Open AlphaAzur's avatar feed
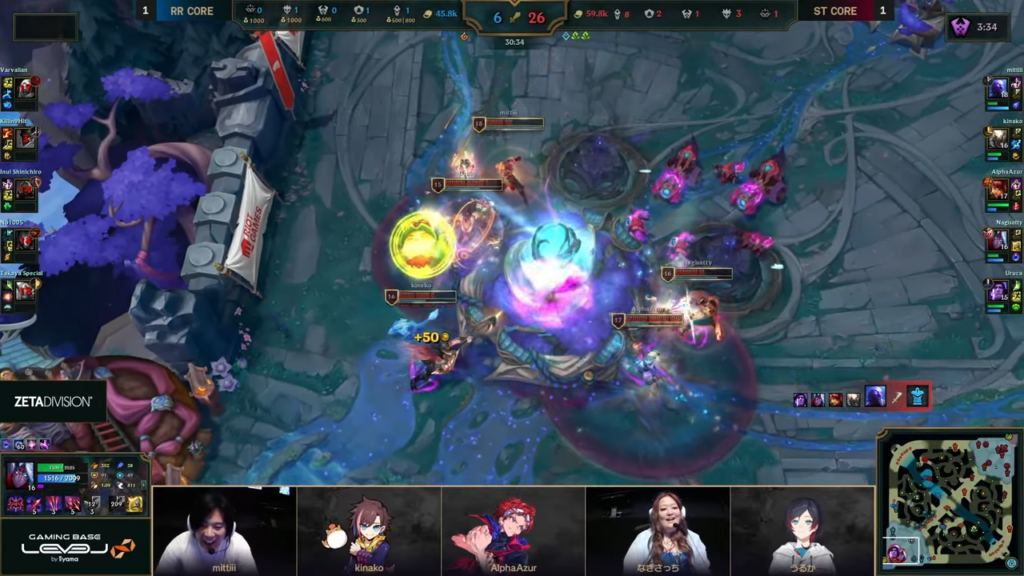Screen dimensions: 1024x576 [x=512, y=530]
